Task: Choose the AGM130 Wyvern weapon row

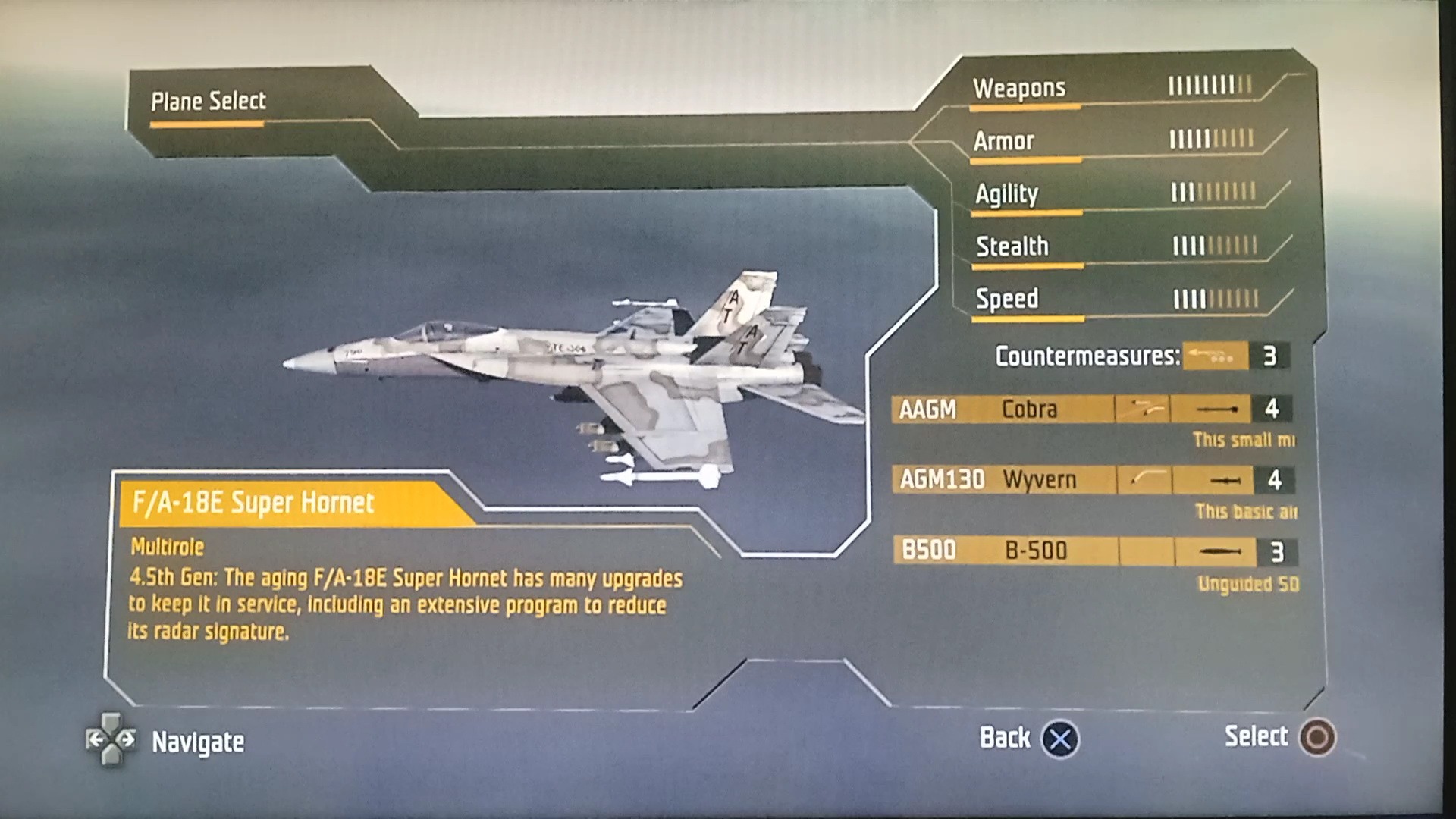Action: (1092, 480)
